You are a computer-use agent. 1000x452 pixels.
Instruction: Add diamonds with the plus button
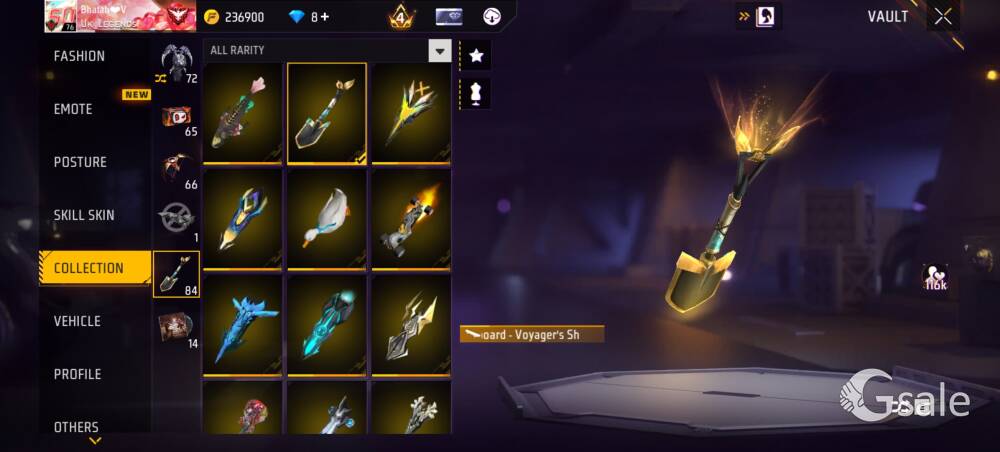tap(324, 17)
